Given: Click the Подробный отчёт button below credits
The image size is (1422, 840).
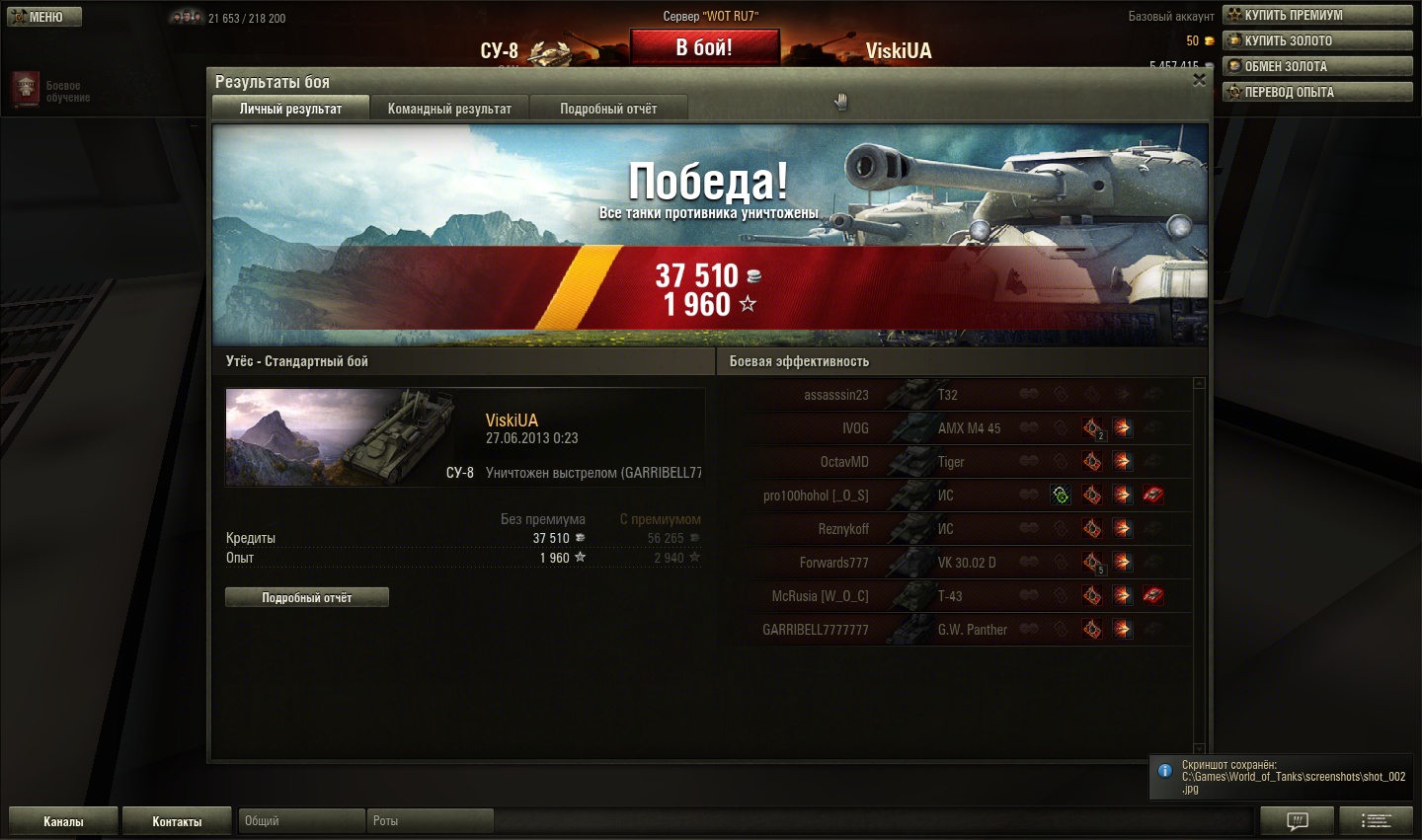Looking at the screenshot, I should click(306, 597).
